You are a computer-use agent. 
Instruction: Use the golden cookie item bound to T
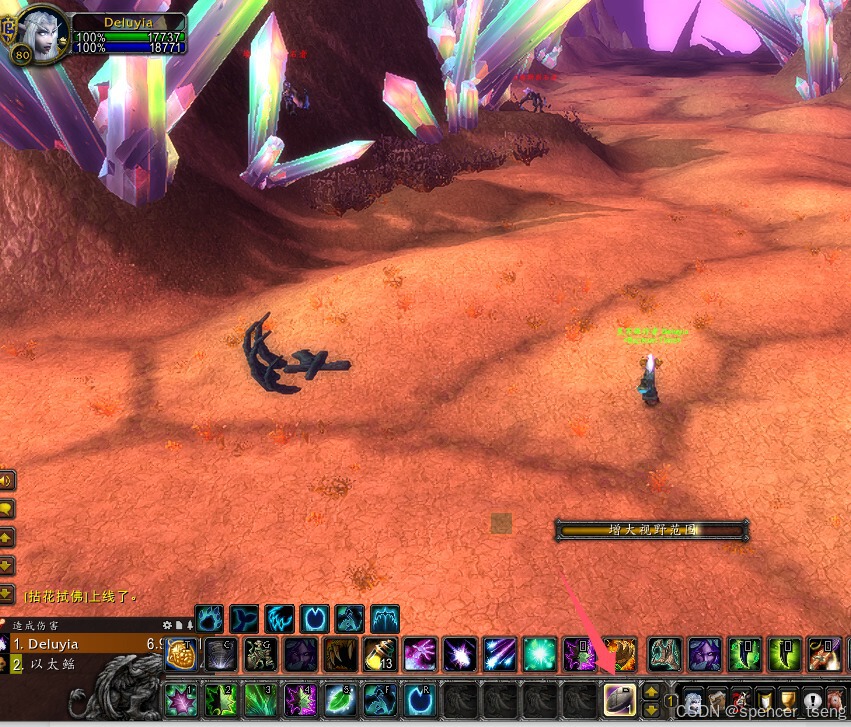click(x=181, y=655)
